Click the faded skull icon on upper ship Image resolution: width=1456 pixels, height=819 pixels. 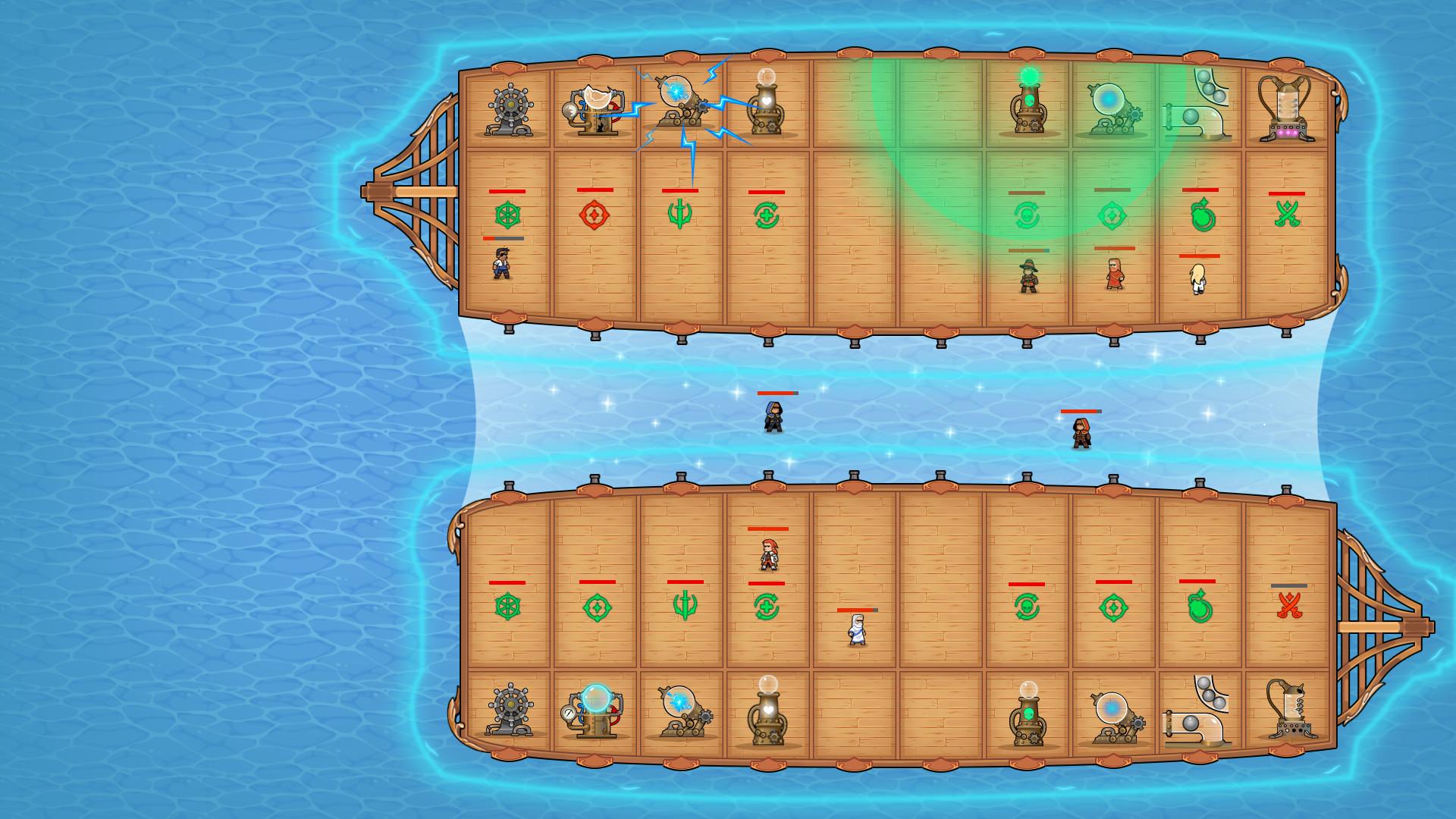pyautogui.click(x=1027, y=216)
